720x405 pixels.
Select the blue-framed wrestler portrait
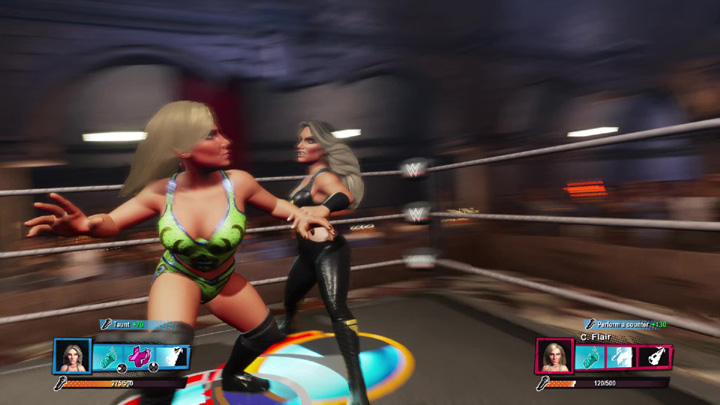(72, 357)
